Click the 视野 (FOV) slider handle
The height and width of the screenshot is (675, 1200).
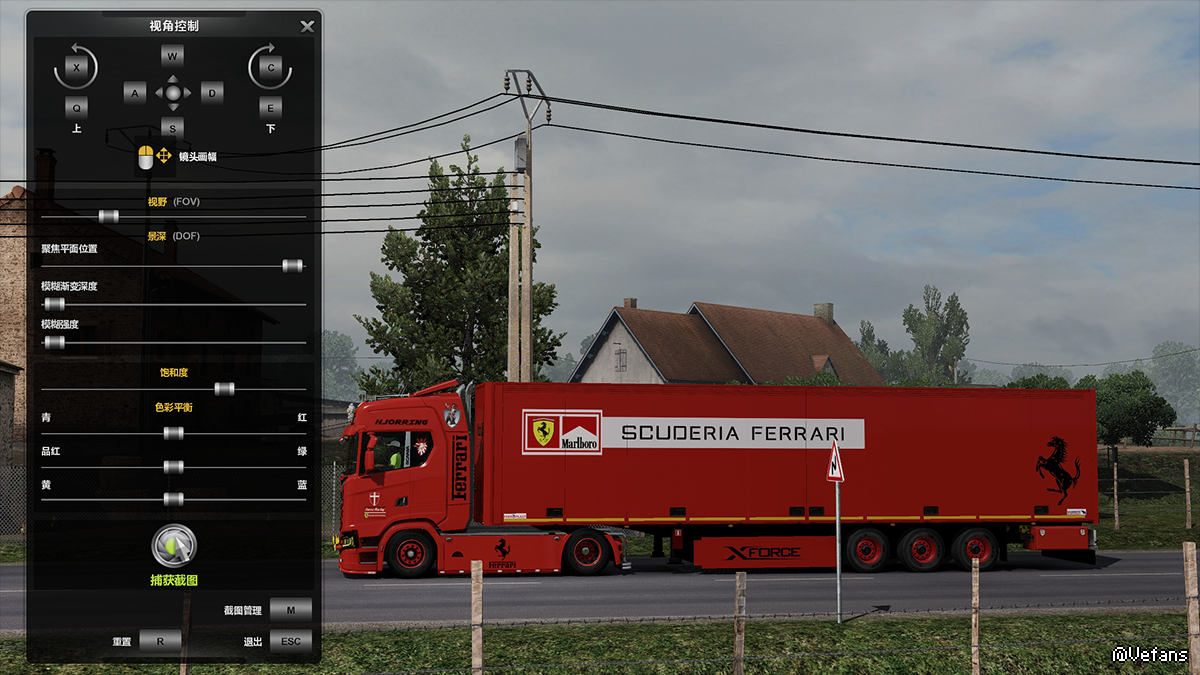tap(109, 216)
